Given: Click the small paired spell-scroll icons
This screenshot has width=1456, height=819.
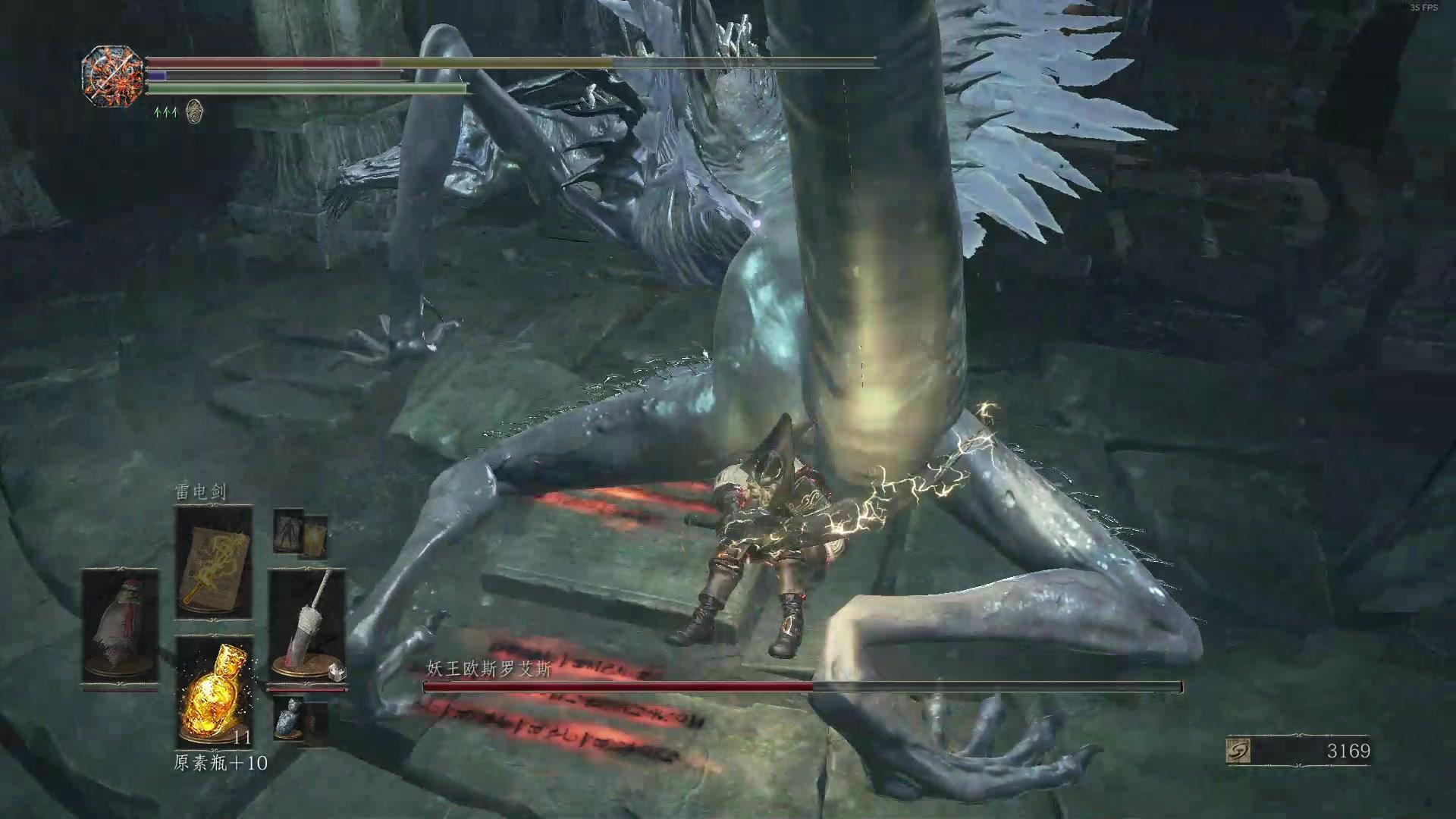Looking at the screenshot, I should [300, 533].
